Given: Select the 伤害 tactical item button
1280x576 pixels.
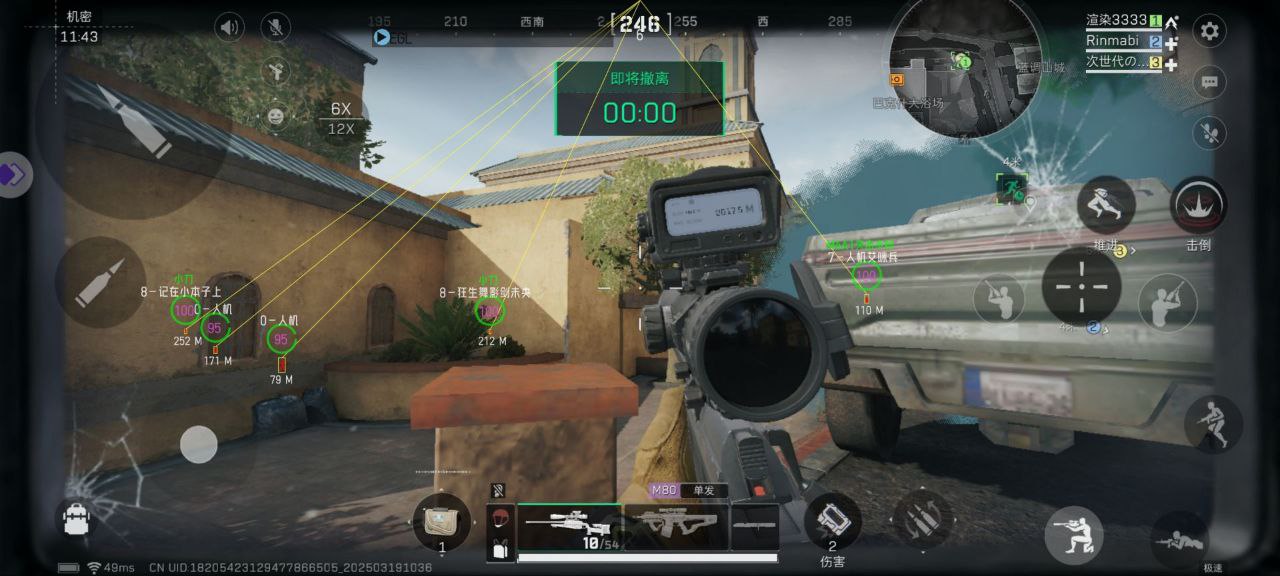Looking at the screenshot, I should point(832,520).
